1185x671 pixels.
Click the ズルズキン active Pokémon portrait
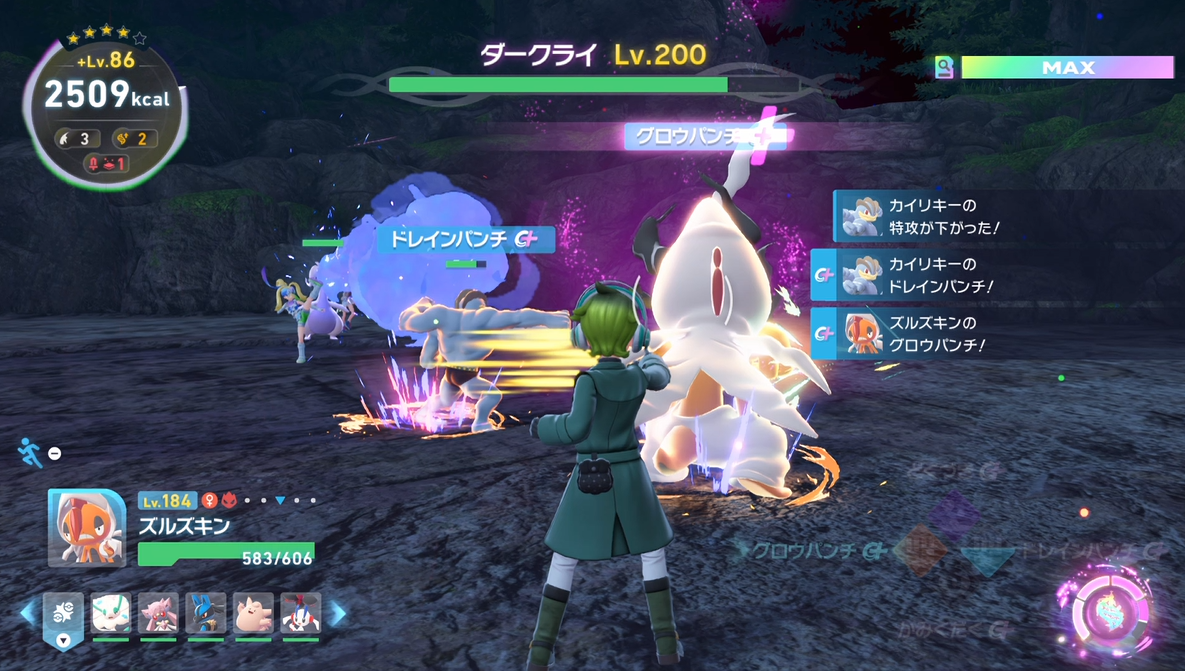tap(87, 528)
